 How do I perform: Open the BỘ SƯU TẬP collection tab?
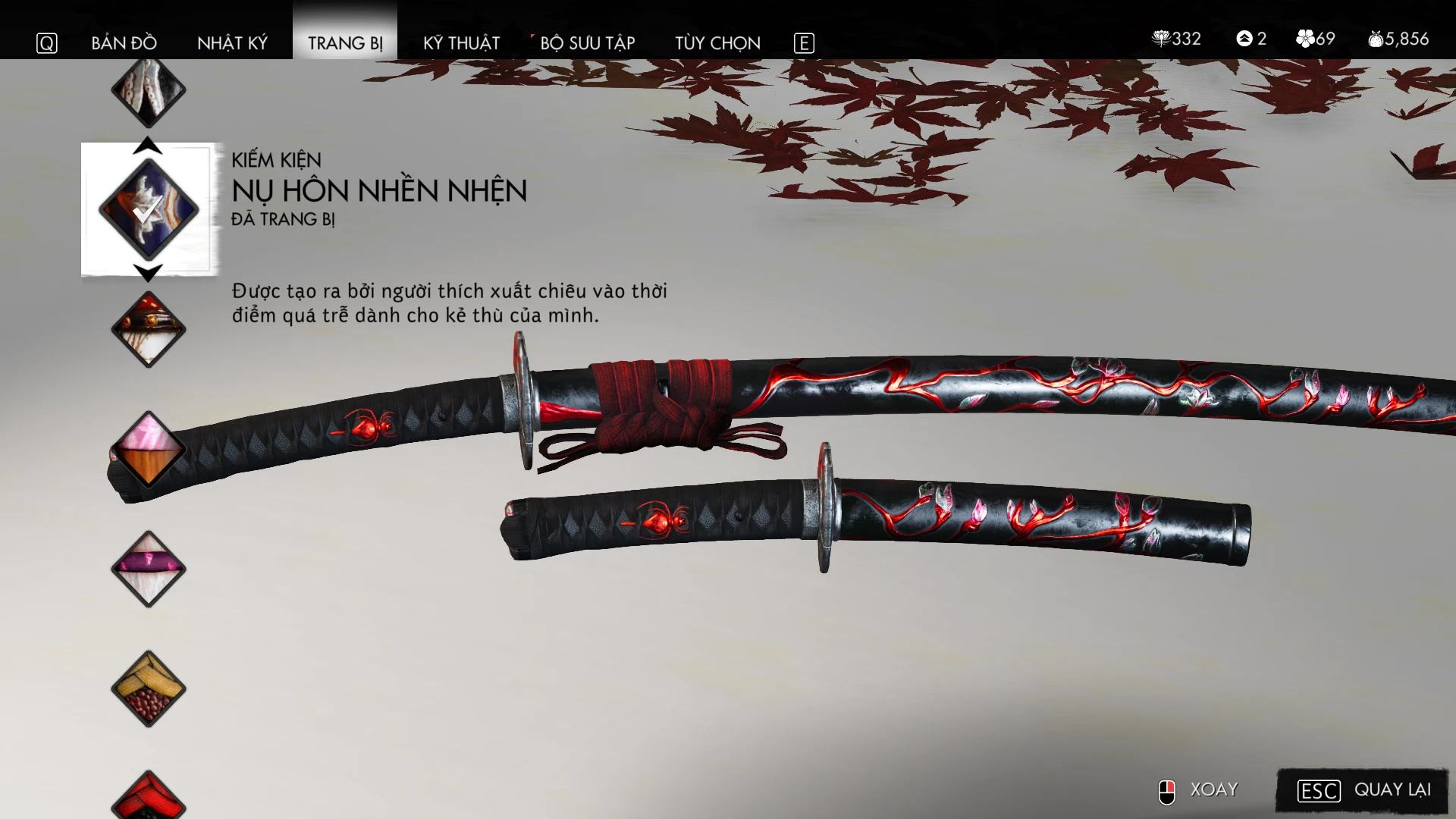pos(587,43)
